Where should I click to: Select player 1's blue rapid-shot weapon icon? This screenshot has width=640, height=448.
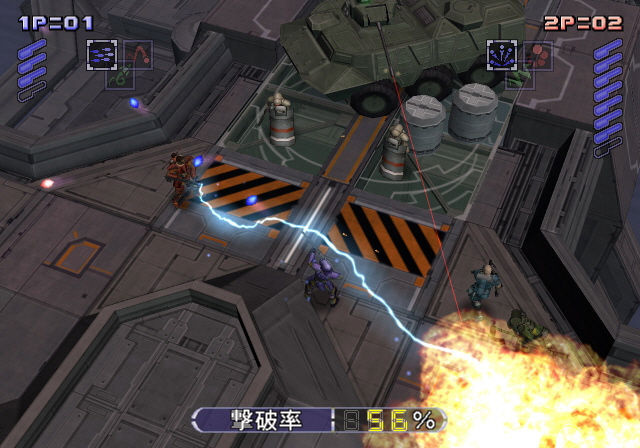click(101, 54)
